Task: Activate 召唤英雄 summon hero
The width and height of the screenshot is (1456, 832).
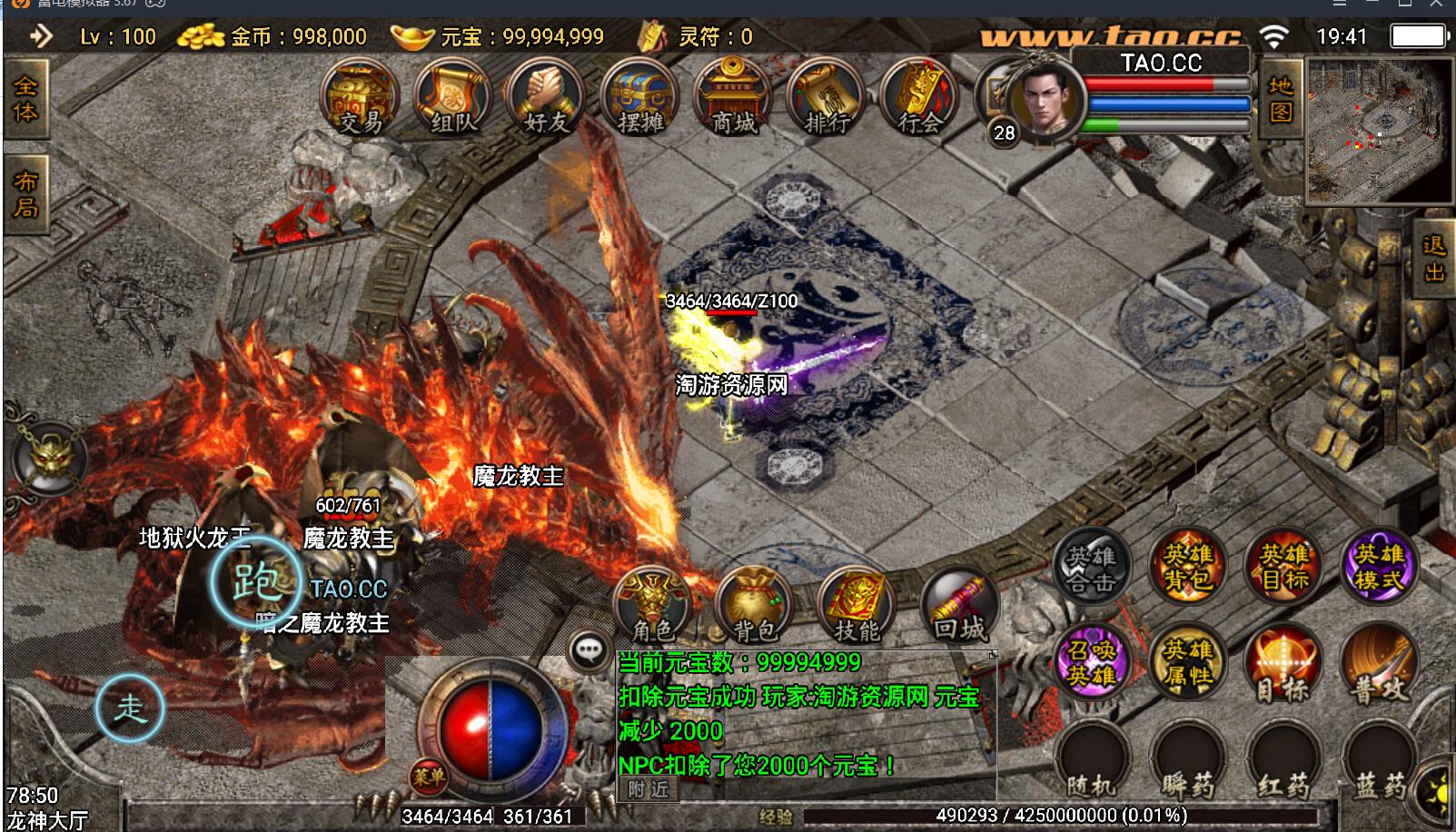Action: 1091,662
